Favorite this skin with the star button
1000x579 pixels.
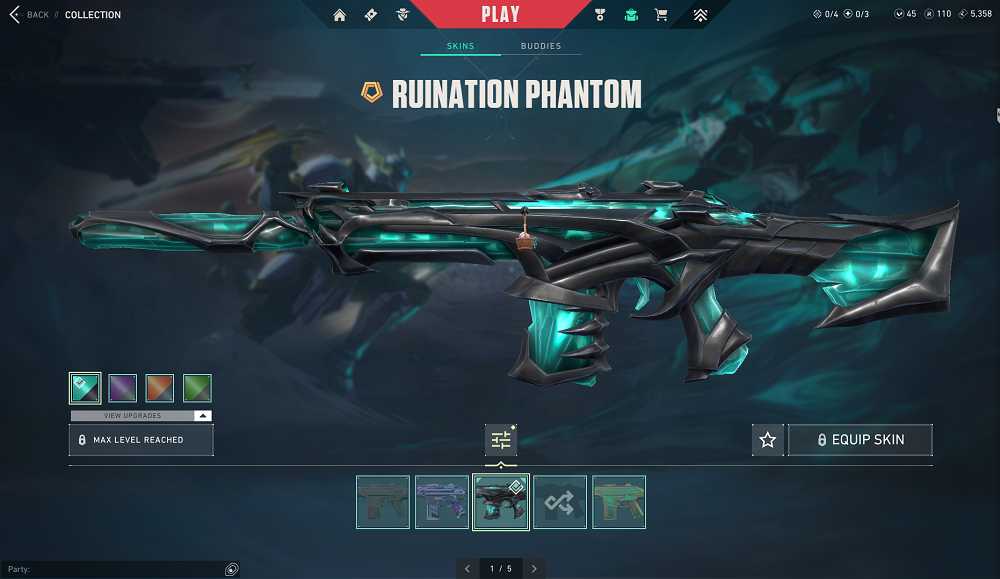767,440
